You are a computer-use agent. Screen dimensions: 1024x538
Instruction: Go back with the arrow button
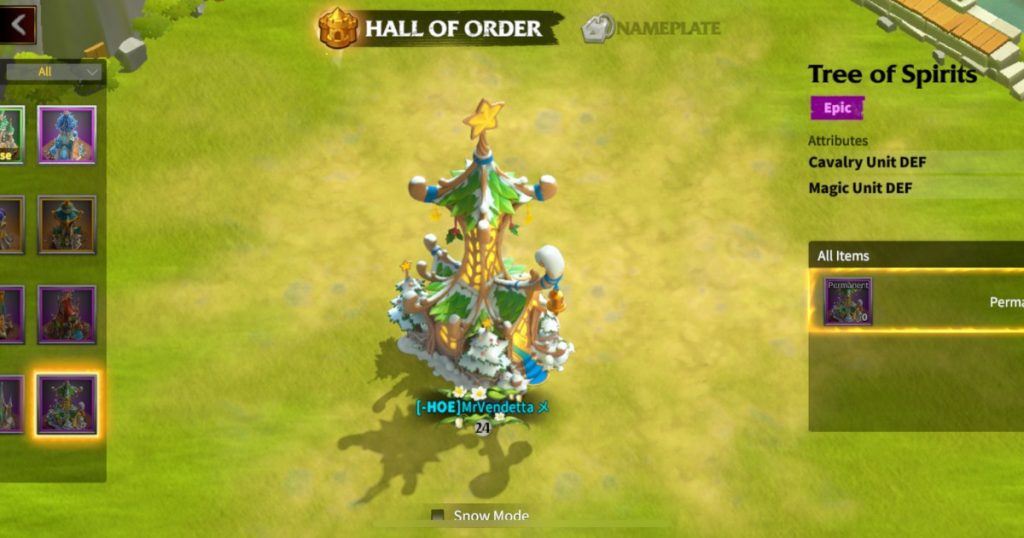coord(18,24)
